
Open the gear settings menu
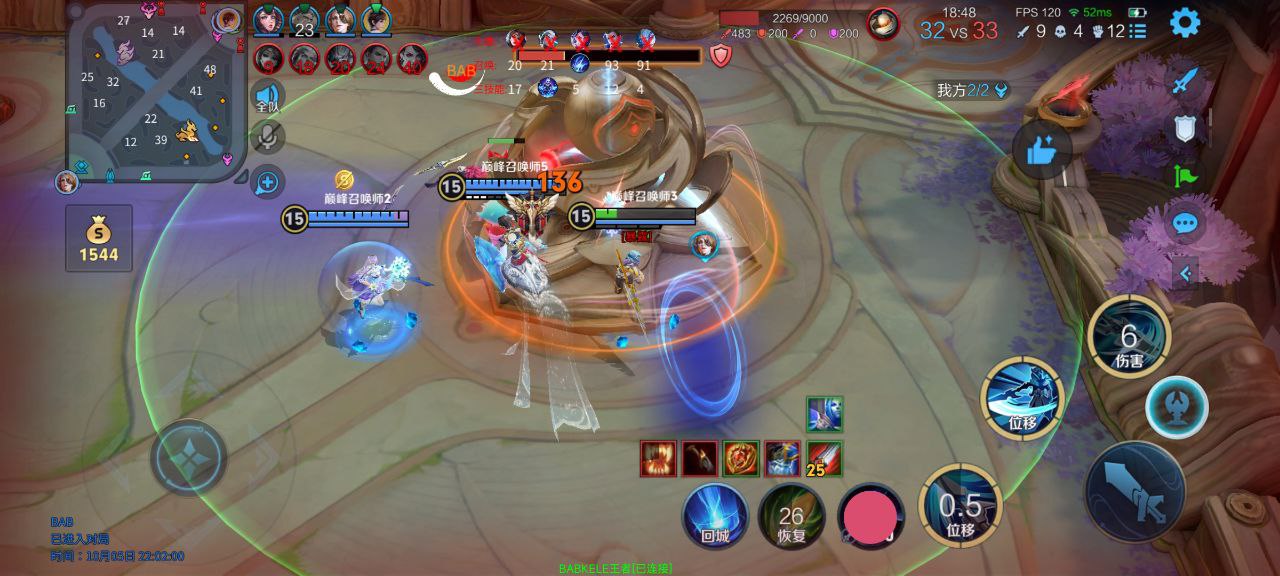pyautogui.click(x=1185, y=22)
